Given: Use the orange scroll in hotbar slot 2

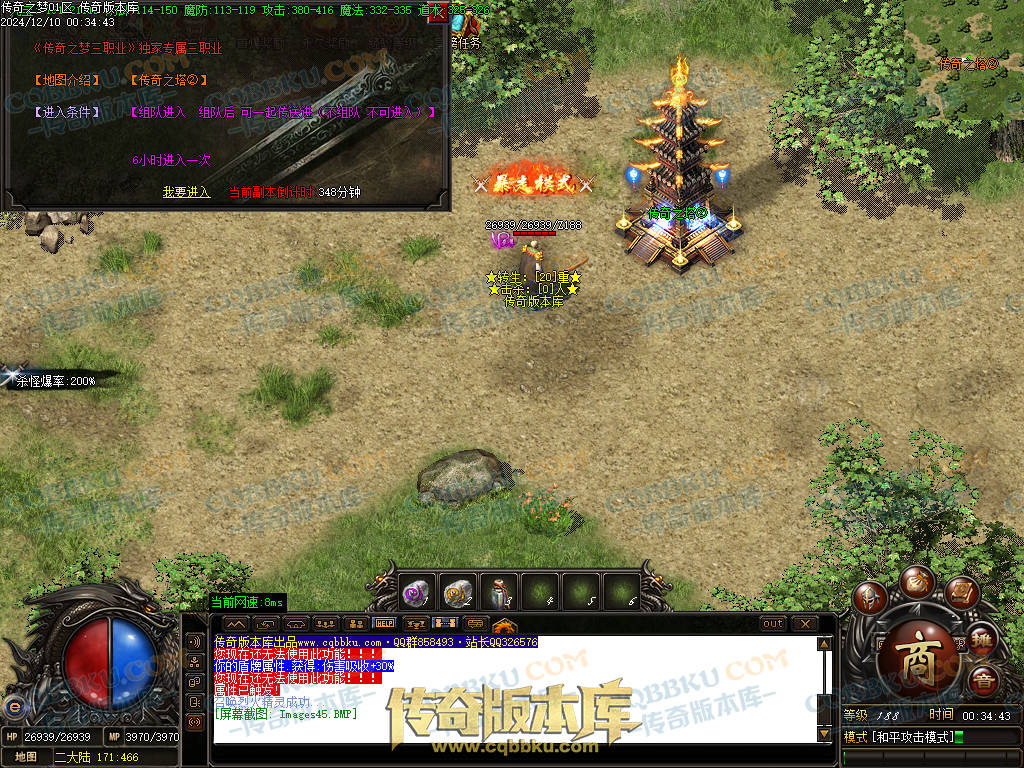Looking at the screenshot, I should pyautogui.click(x=458, y=594).
